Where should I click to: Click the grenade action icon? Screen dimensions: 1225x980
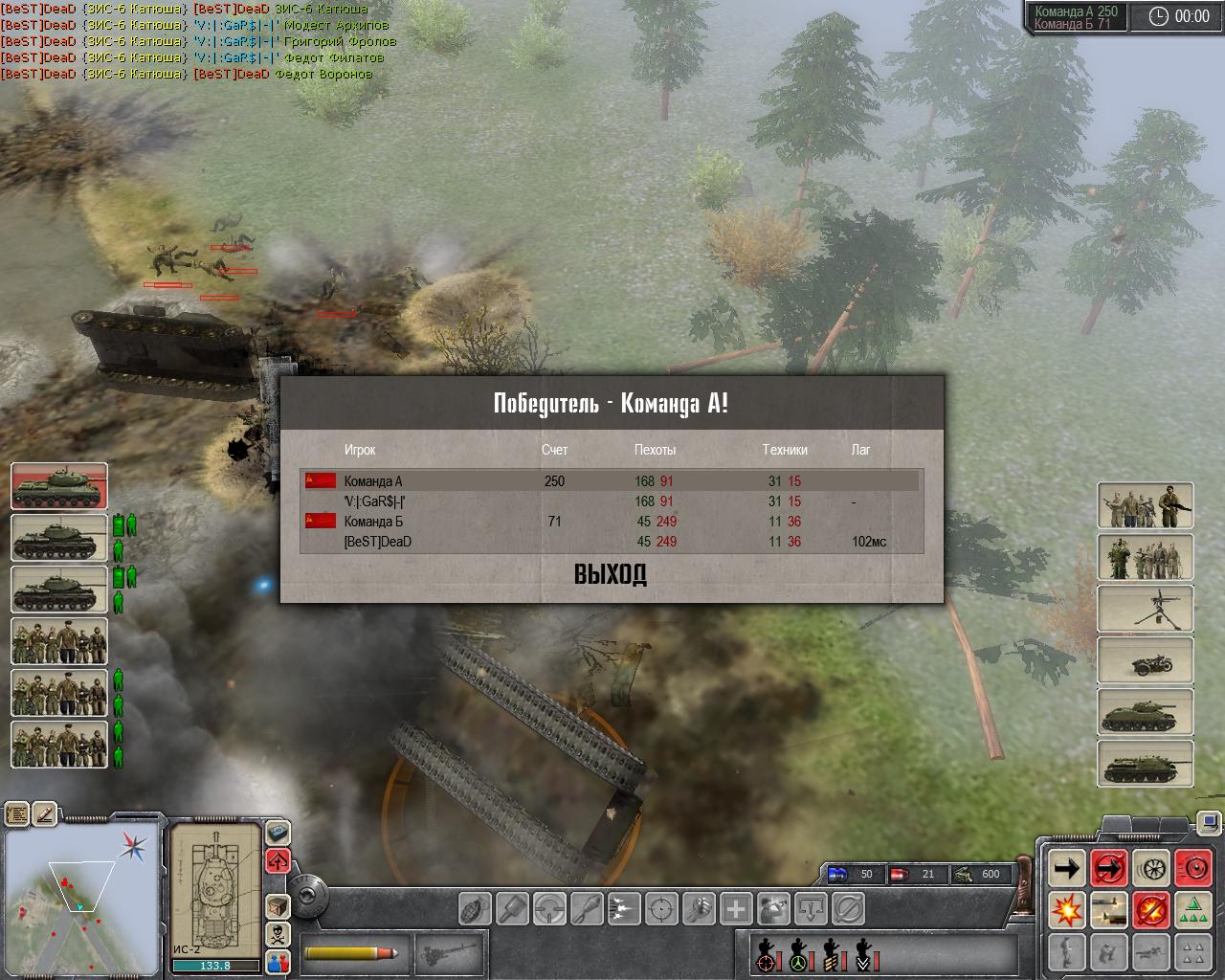tap(476, 907)
